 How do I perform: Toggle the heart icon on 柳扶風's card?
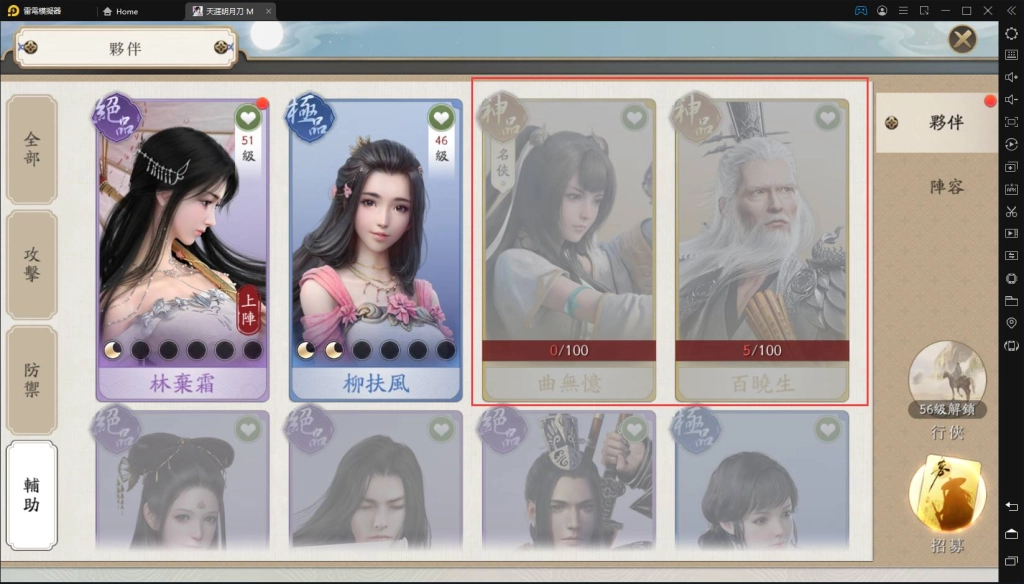coord(441,118)
